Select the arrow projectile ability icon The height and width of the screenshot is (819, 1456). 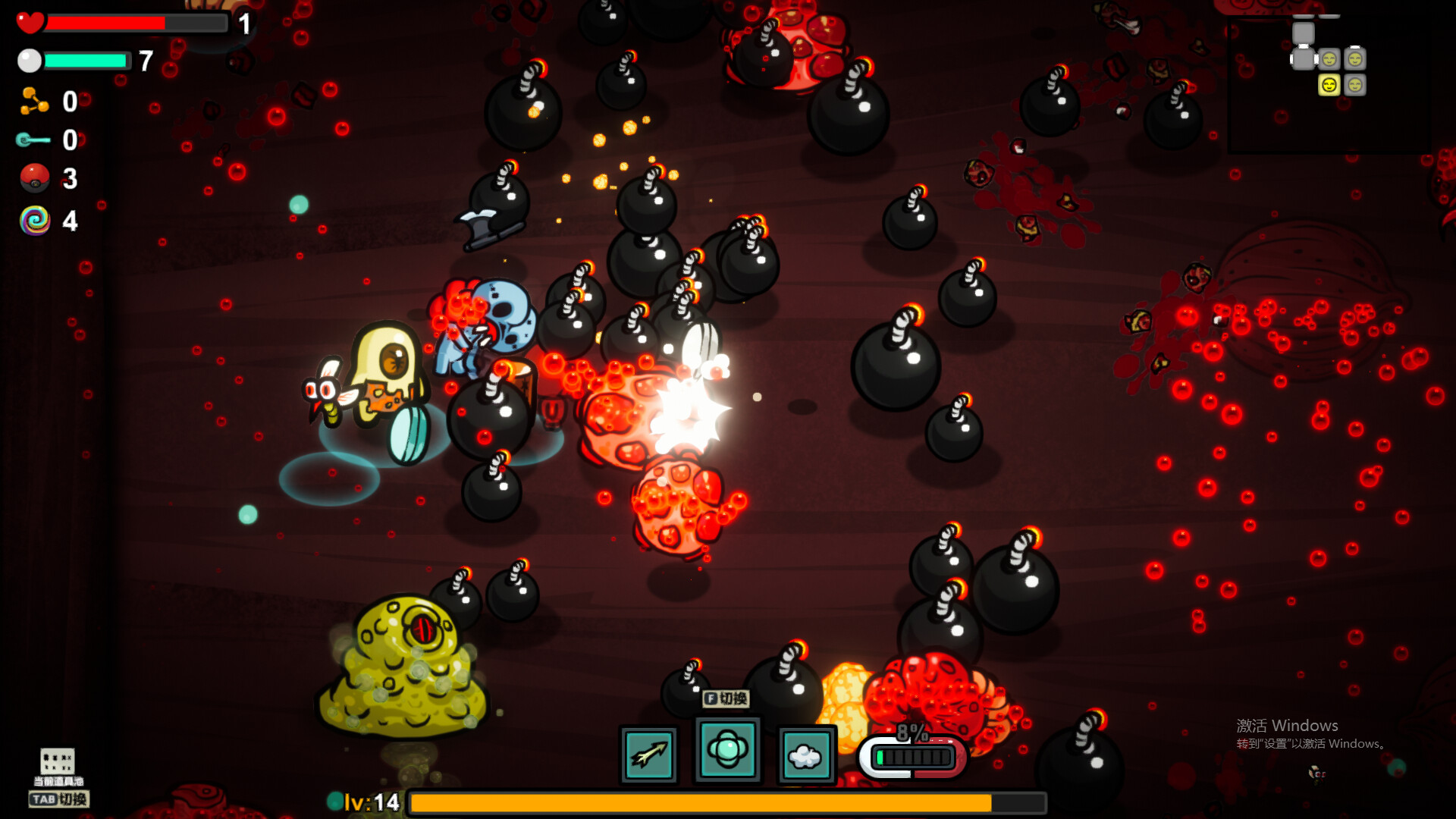[x=648, y=753]
